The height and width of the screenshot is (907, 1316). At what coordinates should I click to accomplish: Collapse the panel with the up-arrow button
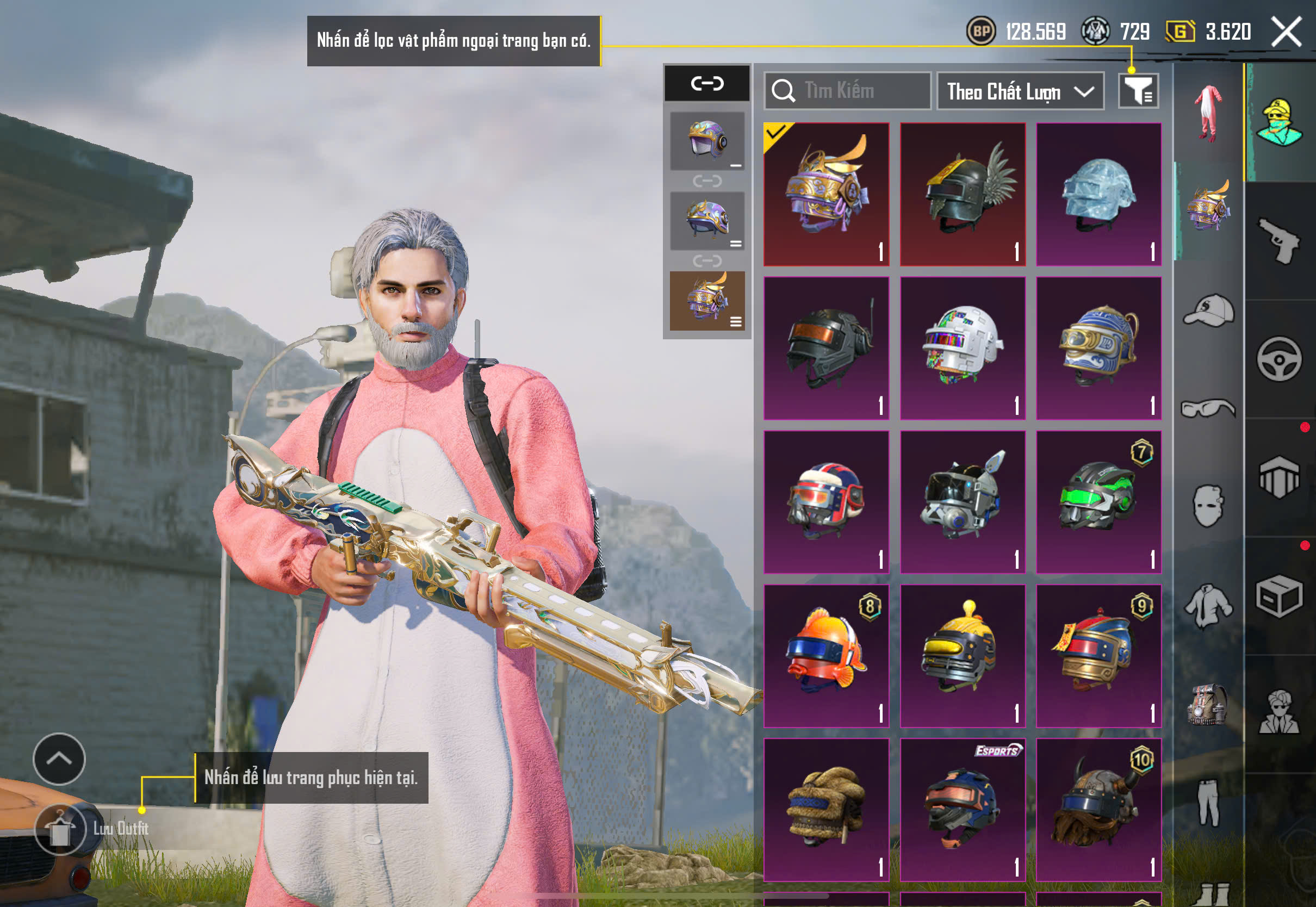point(59,759)
